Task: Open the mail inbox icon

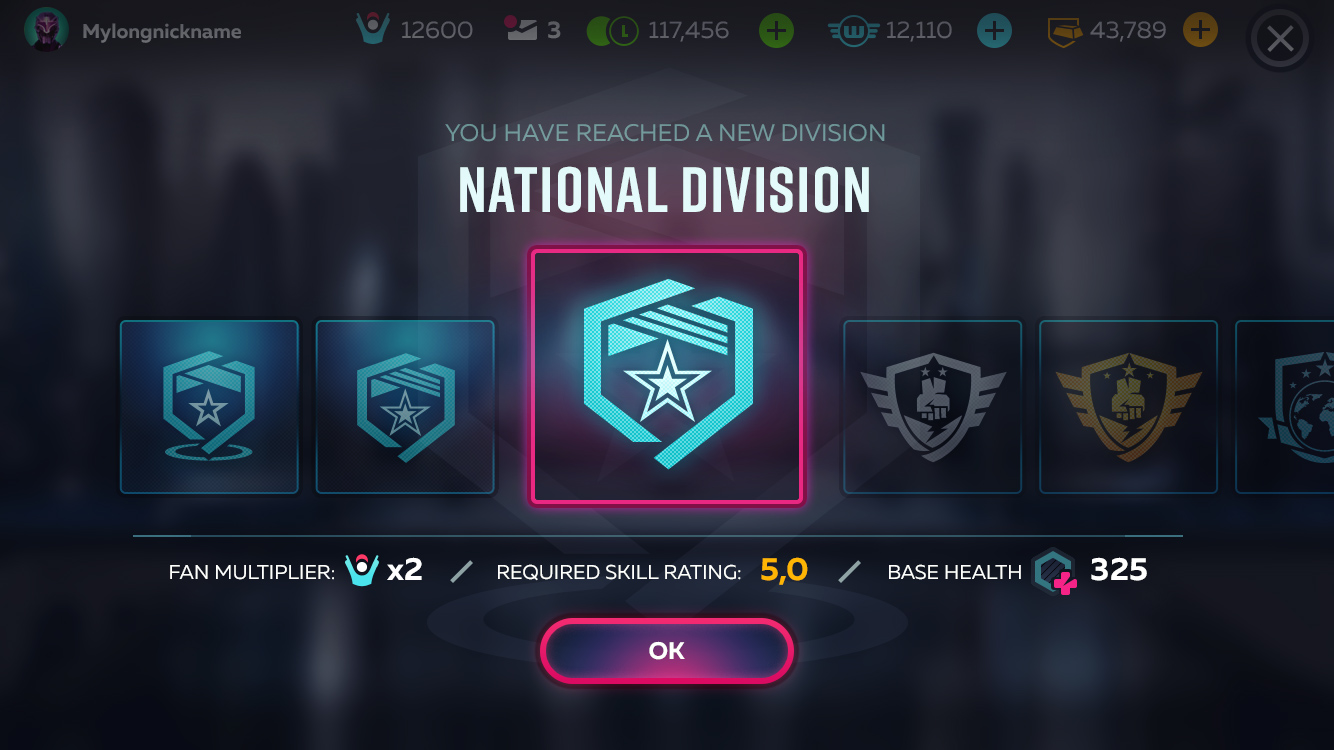Action: [521, 29]
